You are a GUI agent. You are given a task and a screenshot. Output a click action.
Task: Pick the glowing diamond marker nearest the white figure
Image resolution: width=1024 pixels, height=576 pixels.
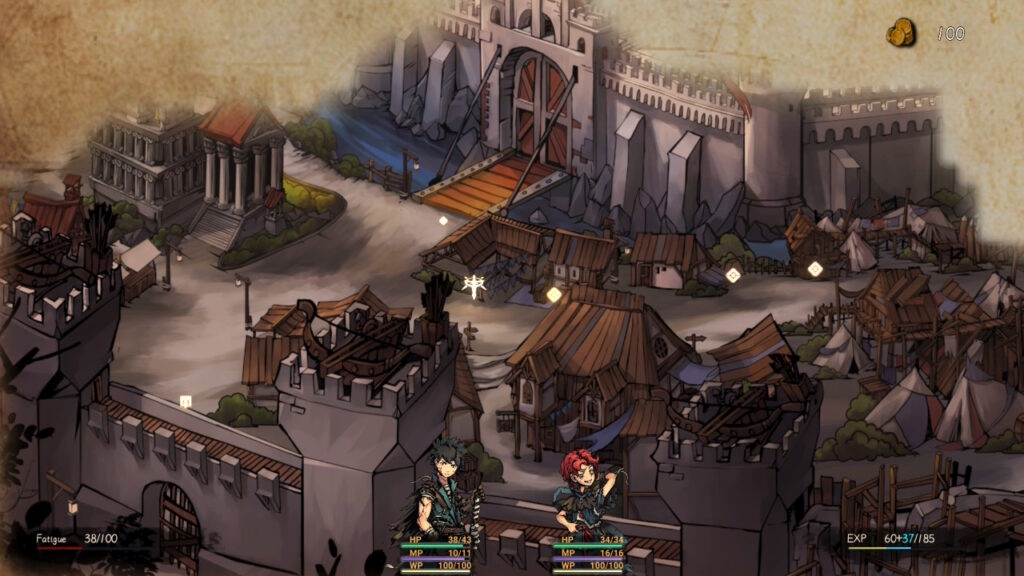[x=553, y=294]
